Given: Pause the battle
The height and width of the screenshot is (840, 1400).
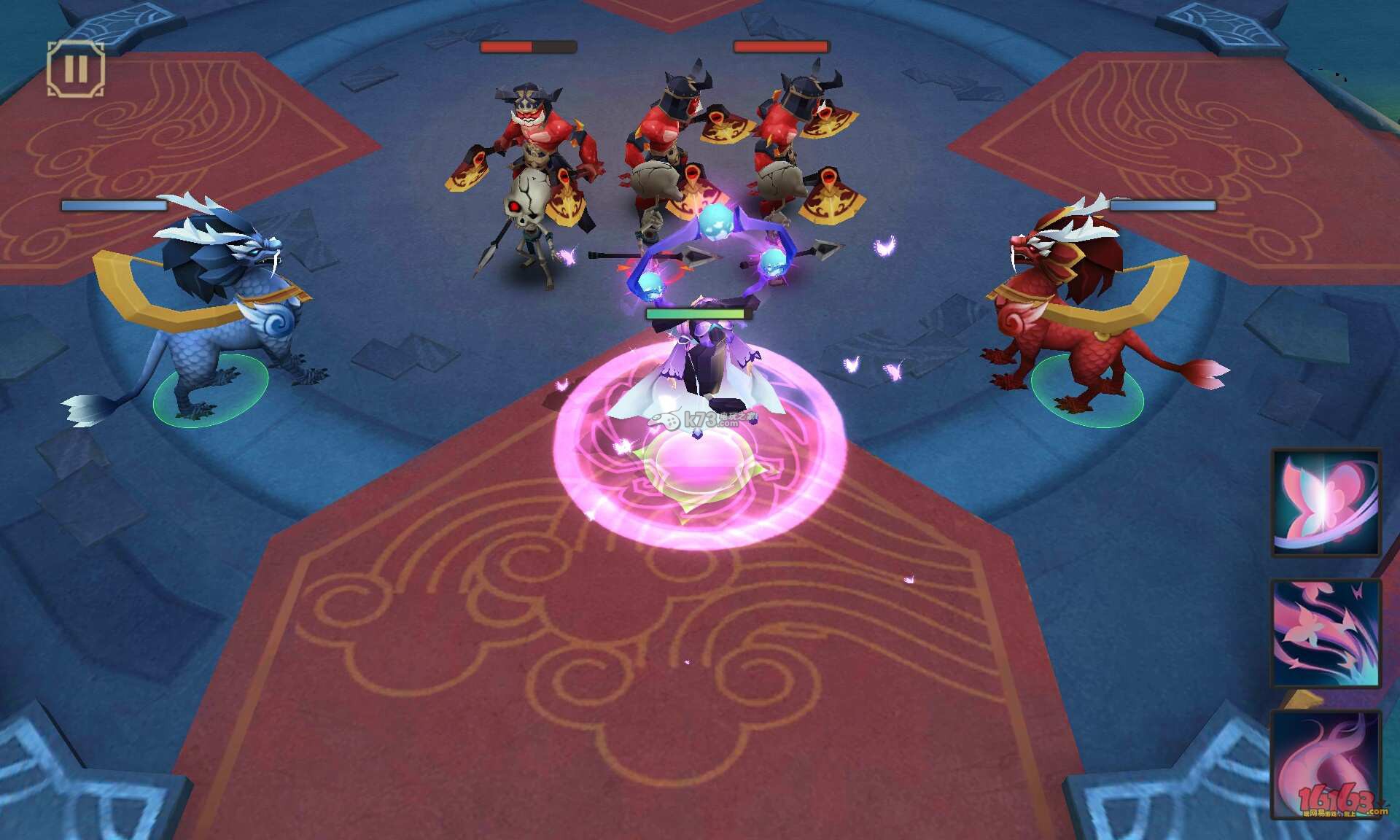Looking at the screenshot, I should (76, 69).
